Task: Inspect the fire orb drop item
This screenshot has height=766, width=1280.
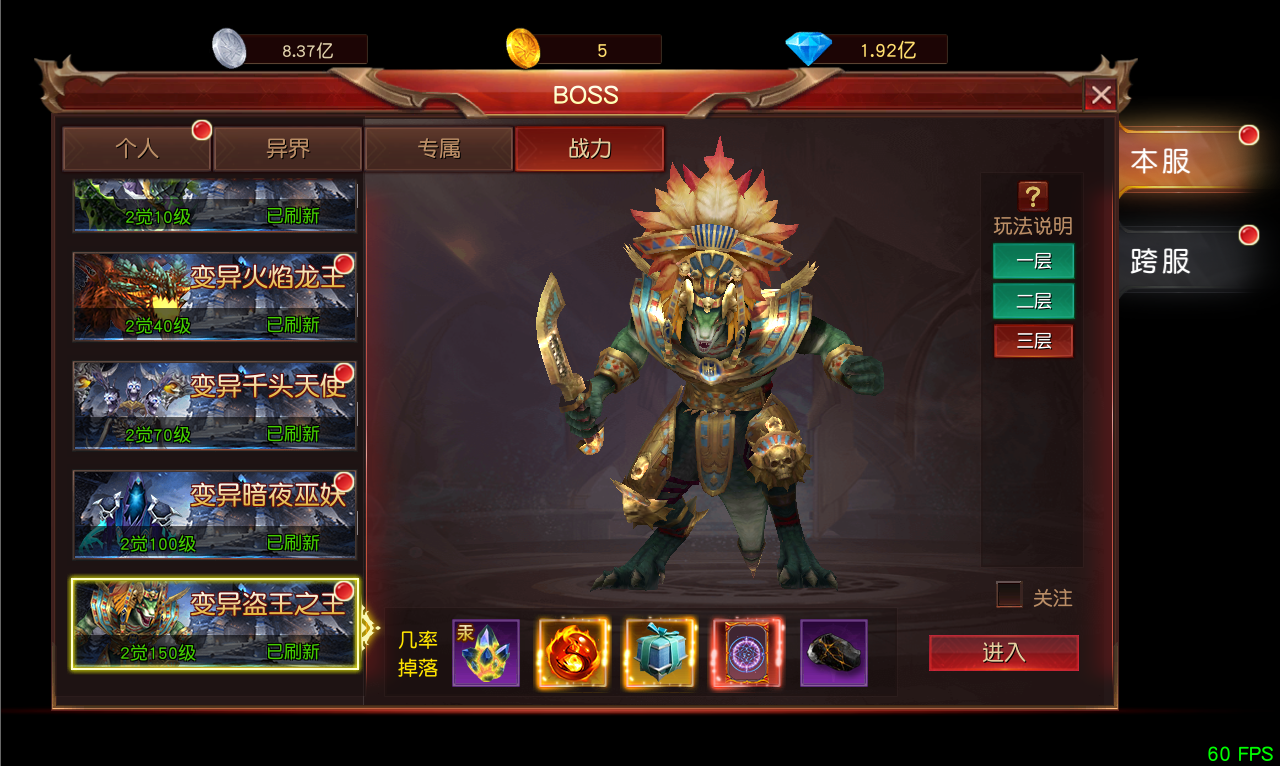Action: (x=573, y=653)
